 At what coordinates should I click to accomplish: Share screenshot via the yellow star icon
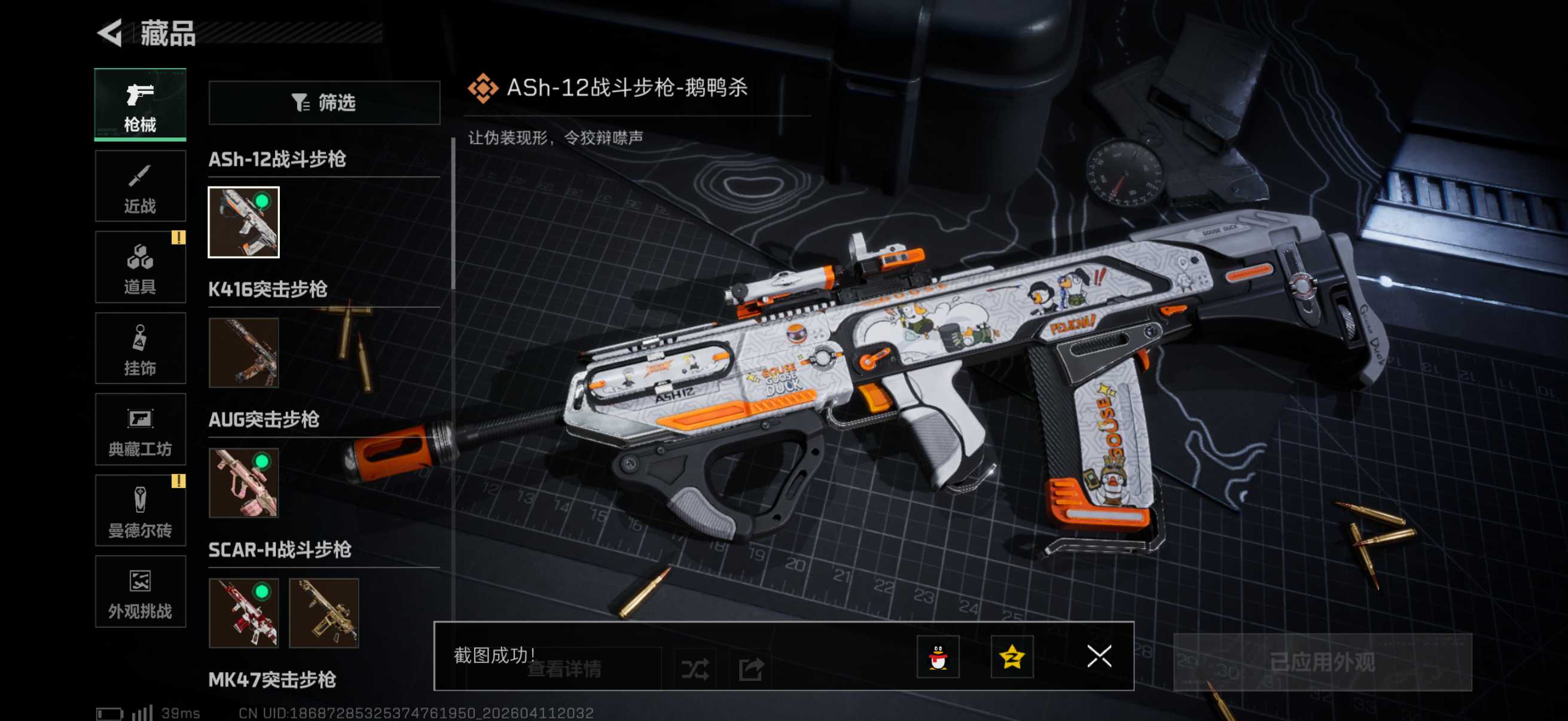point(1012,657)
